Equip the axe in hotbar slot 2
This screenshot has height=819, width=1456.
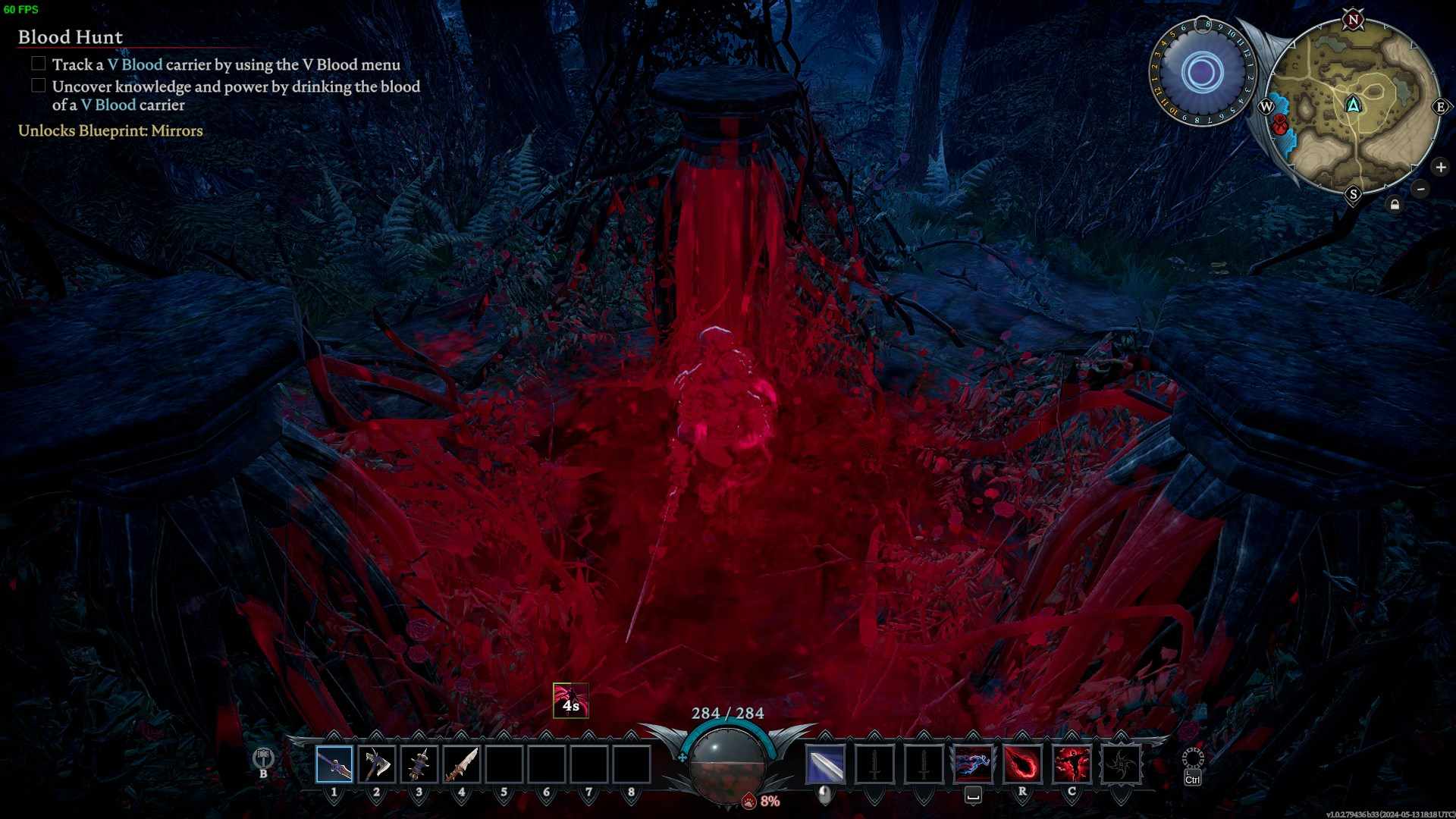click(376, 764)
